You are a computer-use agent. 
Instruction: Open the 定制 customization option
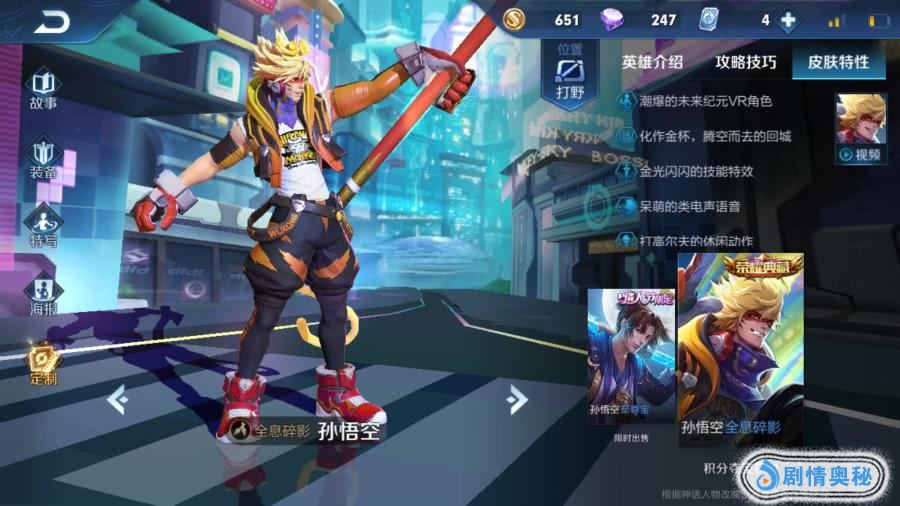coord(43,364)
